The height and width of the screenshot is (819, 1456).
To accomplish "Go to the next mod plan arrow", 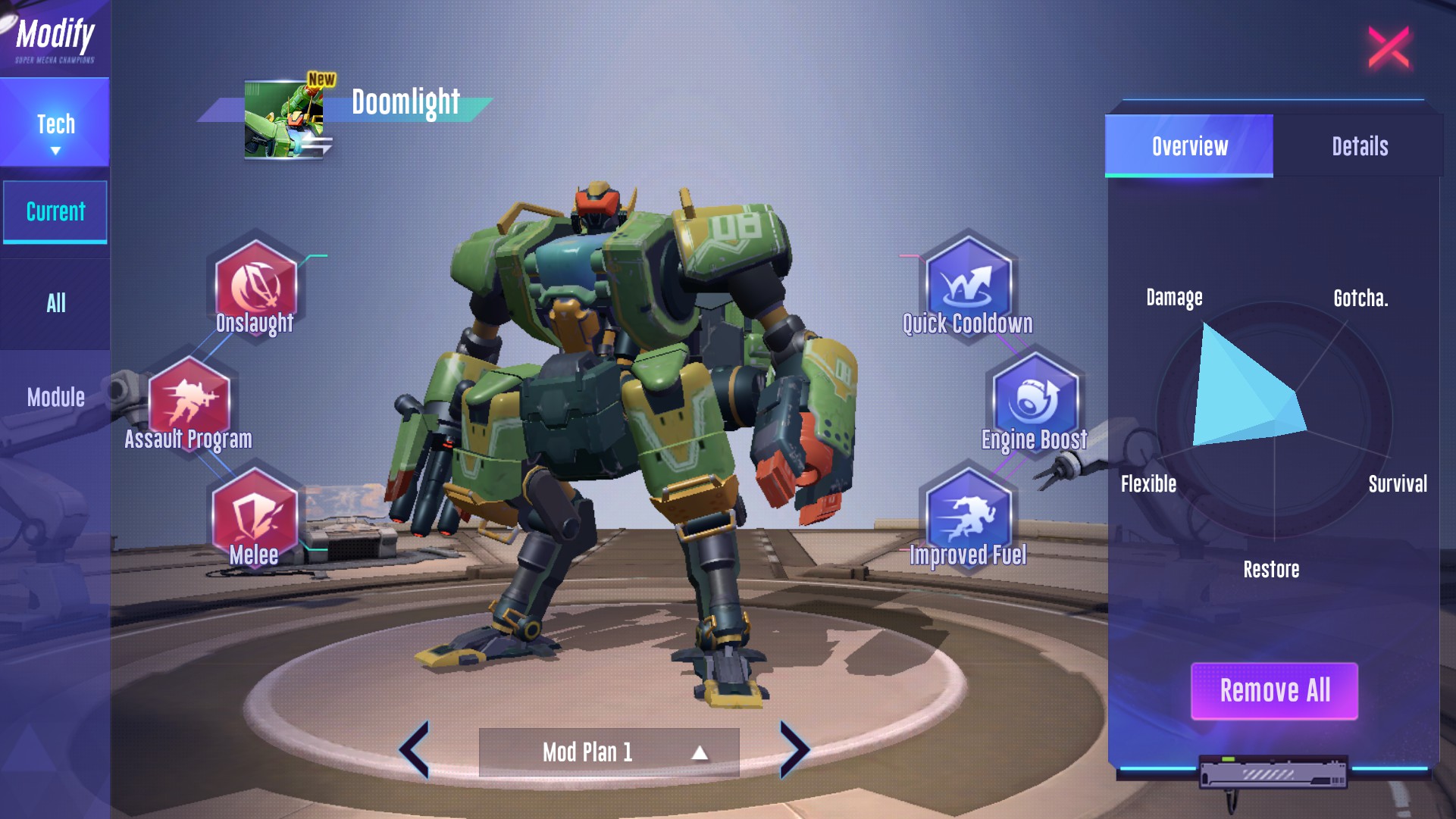I will pos(794,749).
